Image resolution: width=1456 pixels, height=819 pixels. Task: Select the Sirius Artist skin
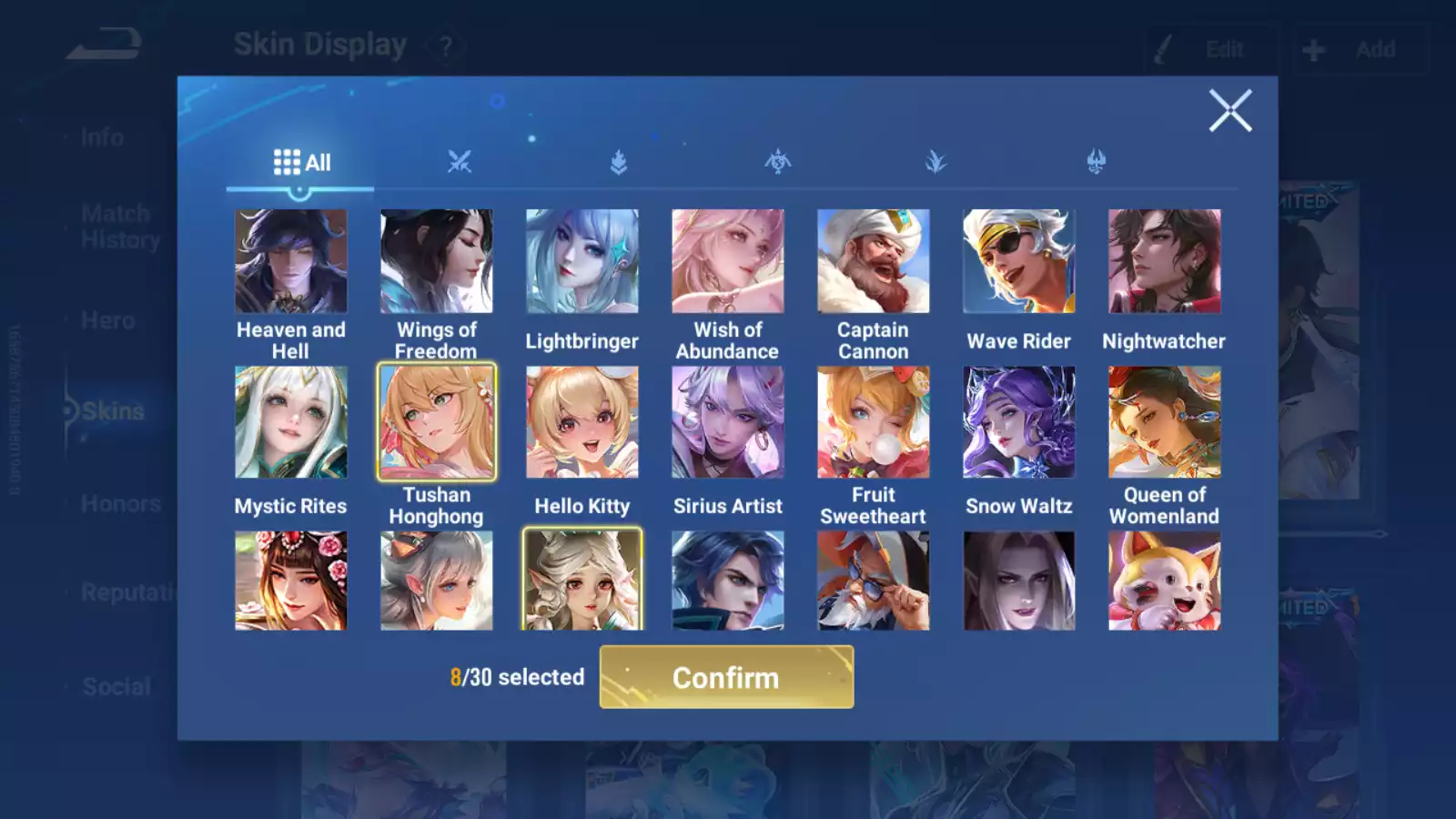727,422
